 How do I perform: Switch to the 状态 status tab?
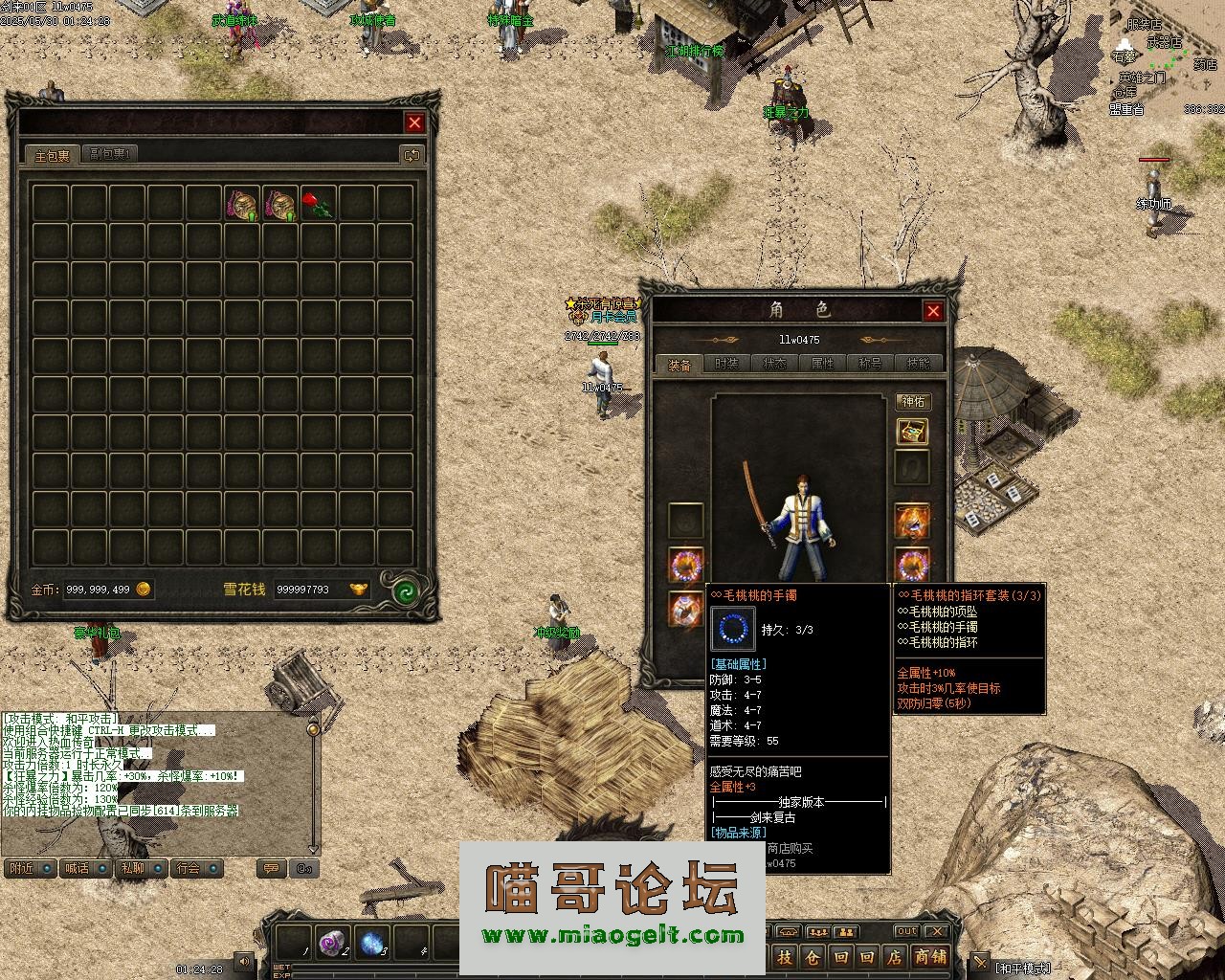point(774,364)
